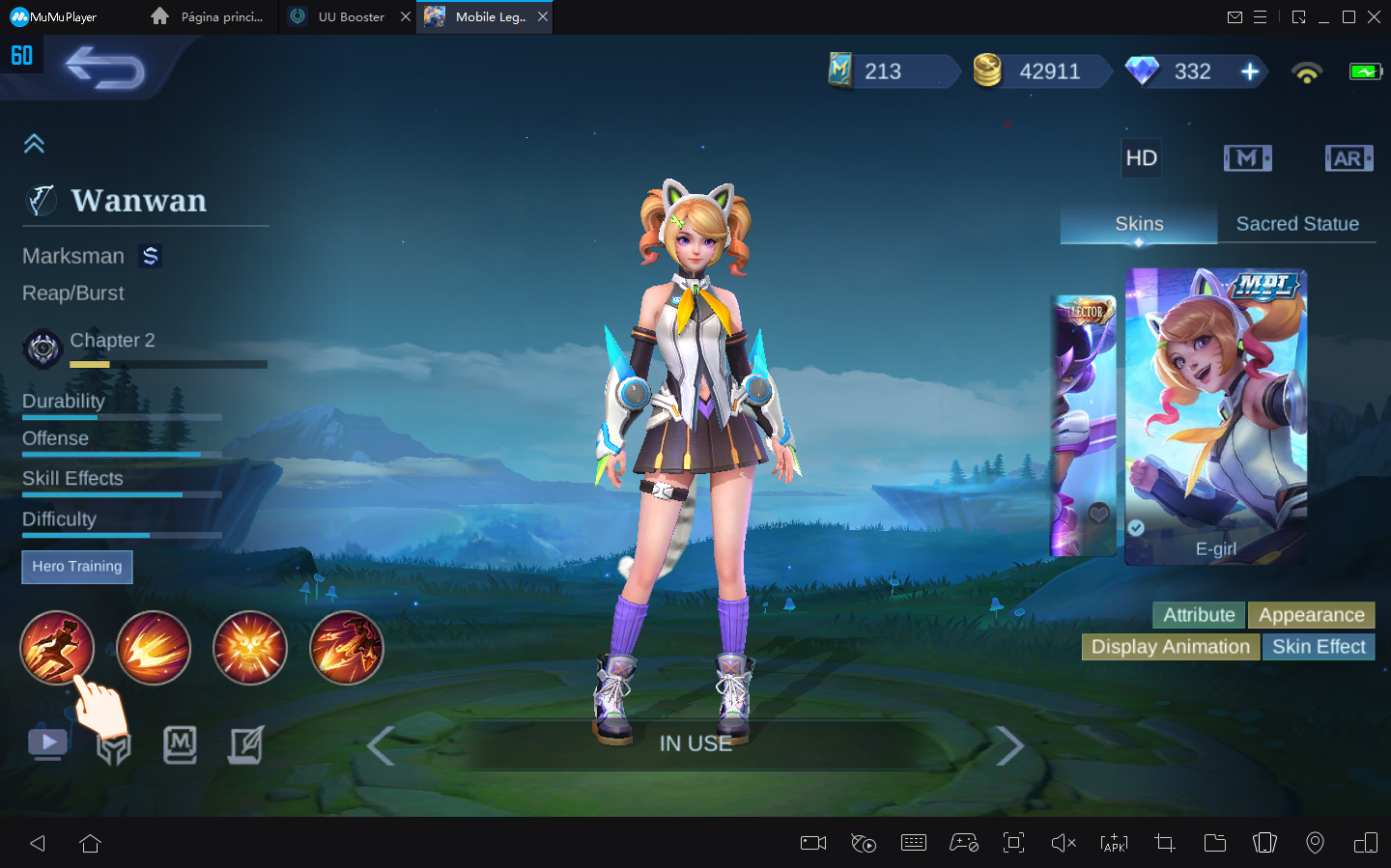Select Wanwan's first skill icon
This screenshot has height=868, width=1391.
(57, 648)
